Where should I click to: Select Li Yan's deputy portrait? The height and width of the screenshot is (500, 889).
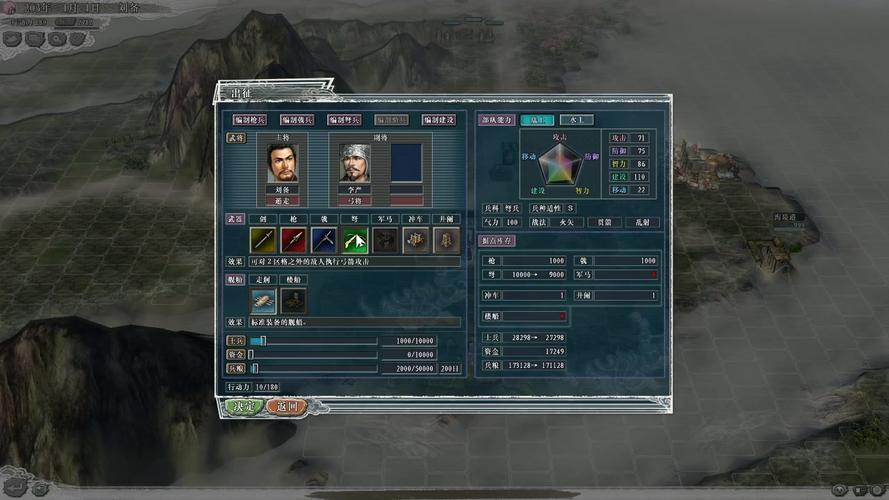tap(354, 163)
